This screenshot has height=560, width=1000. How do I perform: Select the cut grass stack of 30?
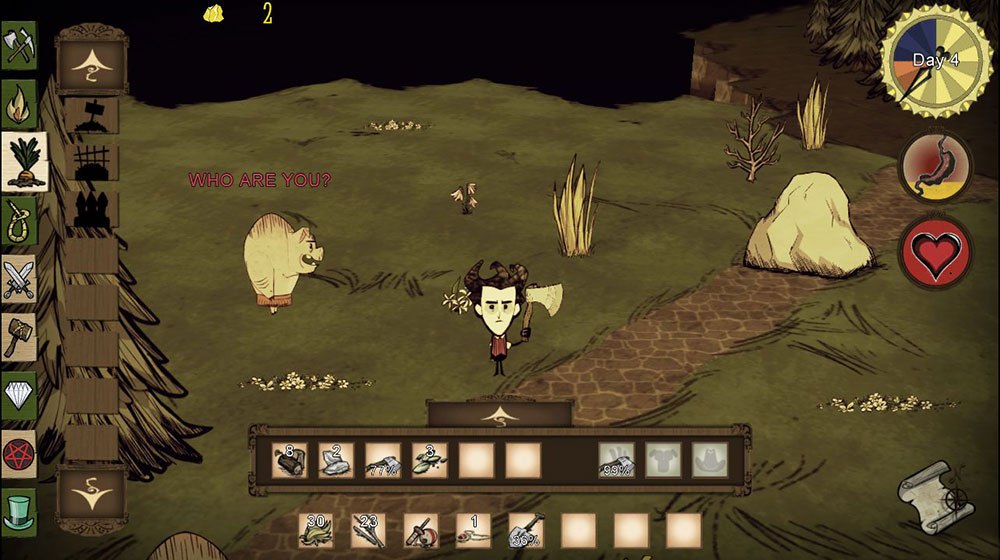click(317, 529)
